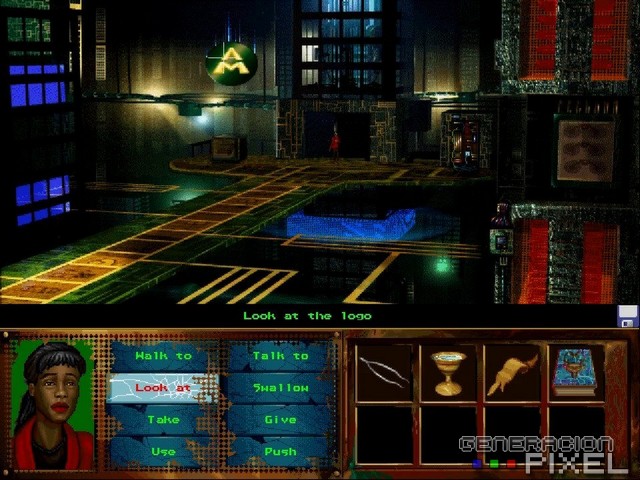Select the golden horn-shaped inventory item
The width and height of the screenshot is (640, 480).
click(511, 373)
